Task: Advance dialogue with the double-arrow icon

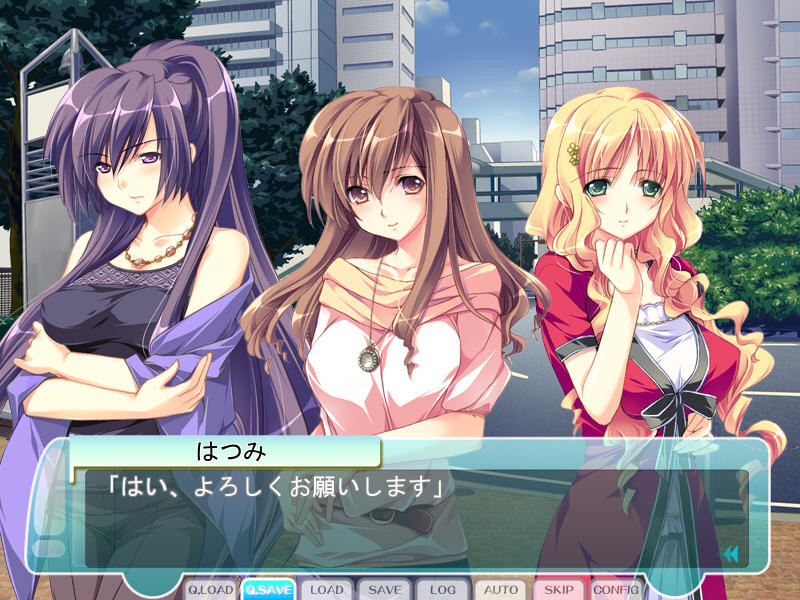Action: tap(731, 553)
